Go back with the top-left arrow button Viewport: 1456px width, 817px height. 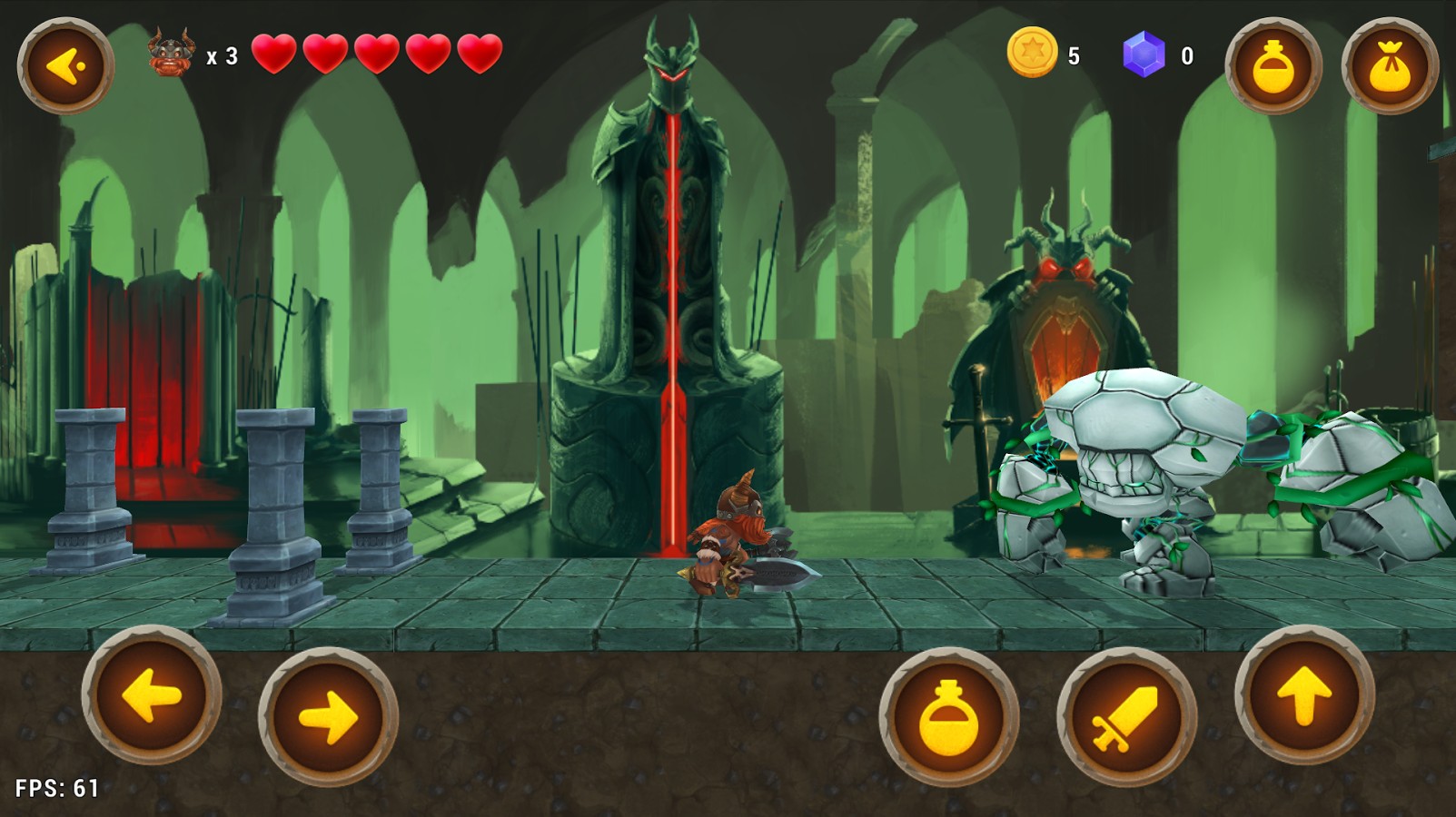pyautogui.click(x=65, y=65)
